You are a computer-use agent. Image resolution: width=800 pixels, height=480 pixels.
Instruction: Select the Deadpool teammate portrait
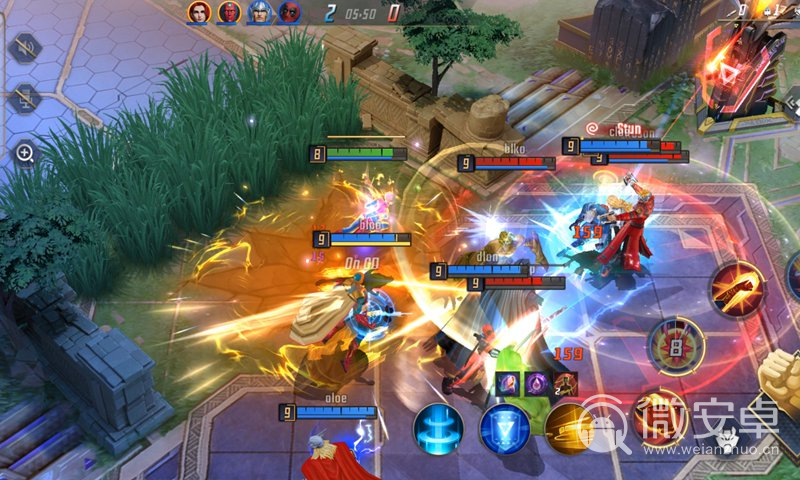(288, 13)
